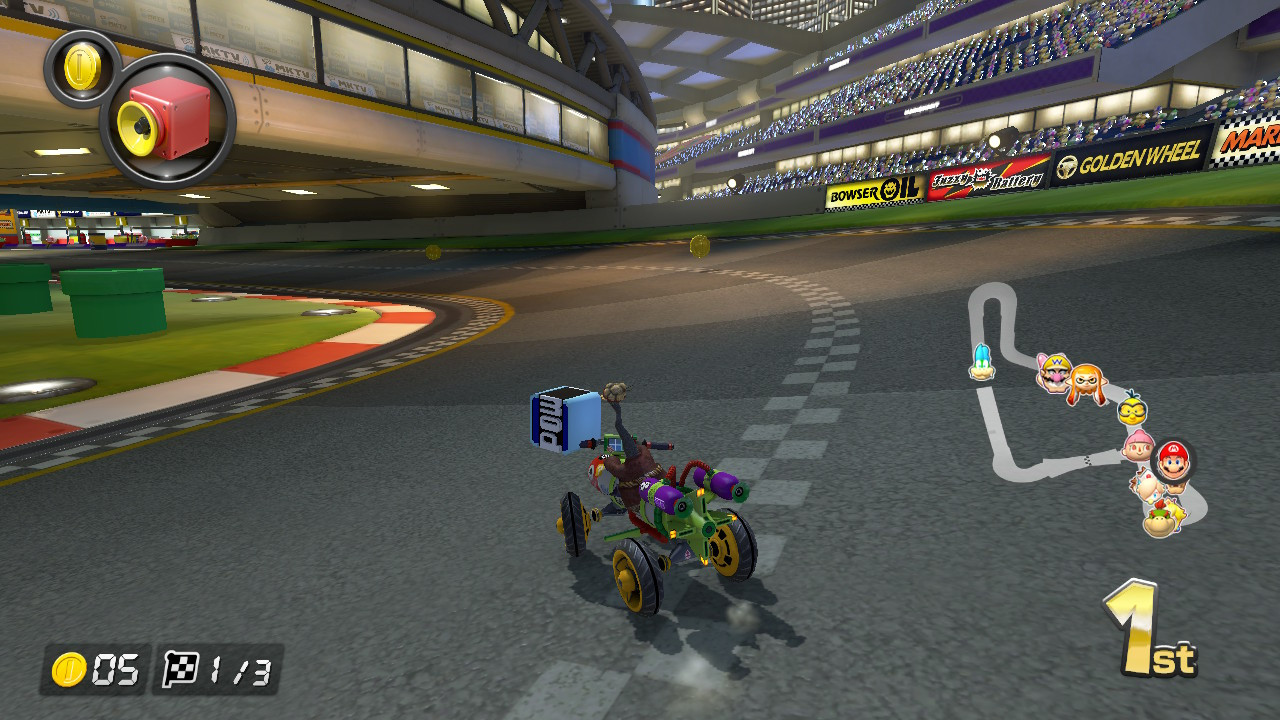
Task: Click the pink-haired Villager icon on the map
Action: (1140, 445)
